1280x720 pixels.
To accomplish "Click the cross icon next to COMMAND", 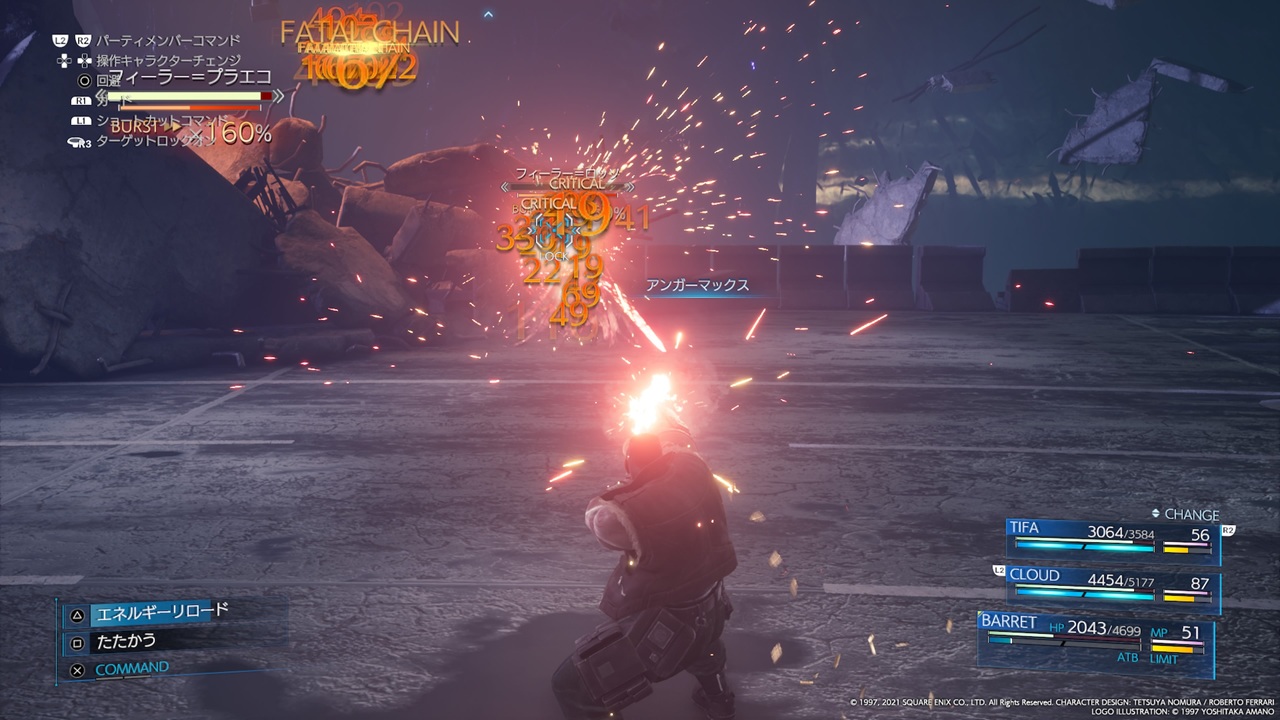I will (x=76, y=669).
